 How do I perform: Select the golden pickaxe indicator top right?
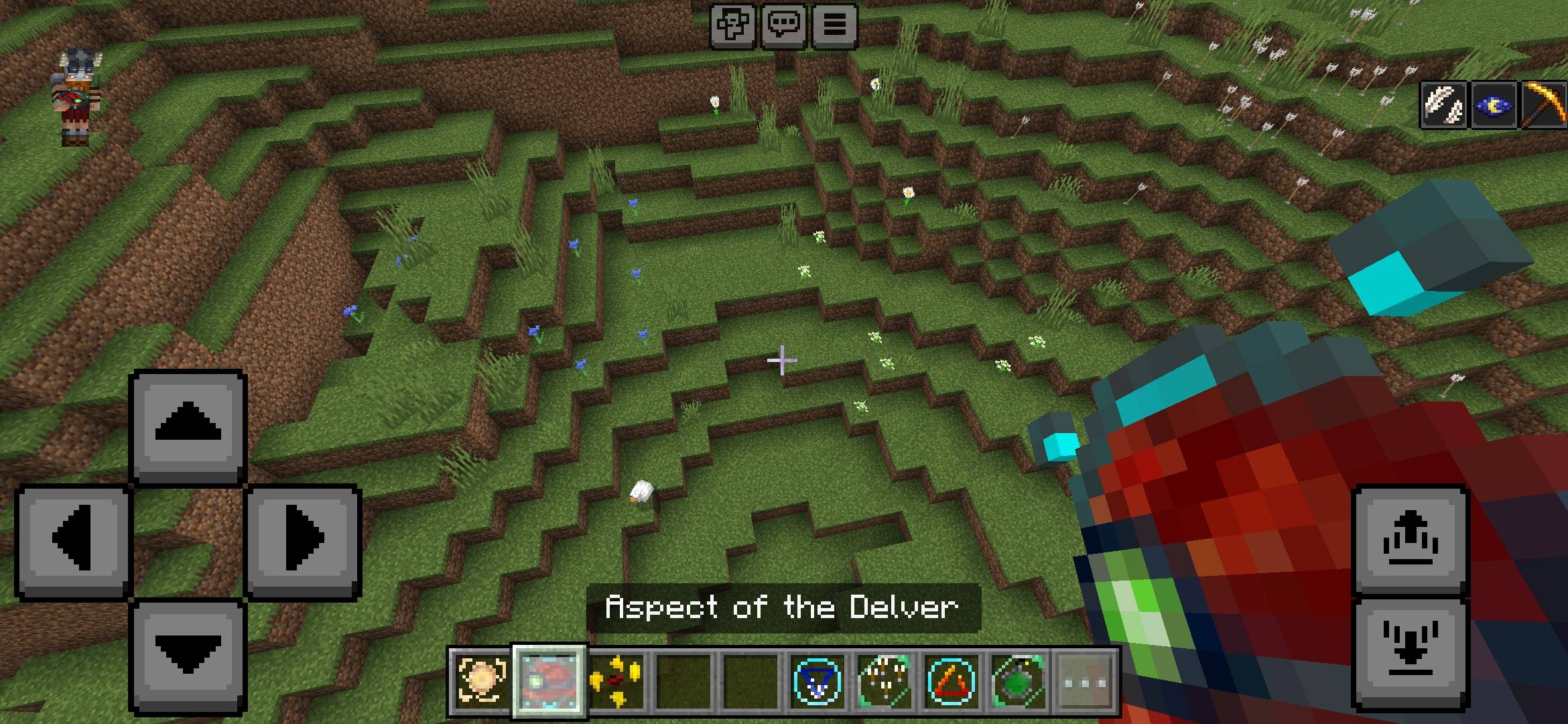[1542, 107]
